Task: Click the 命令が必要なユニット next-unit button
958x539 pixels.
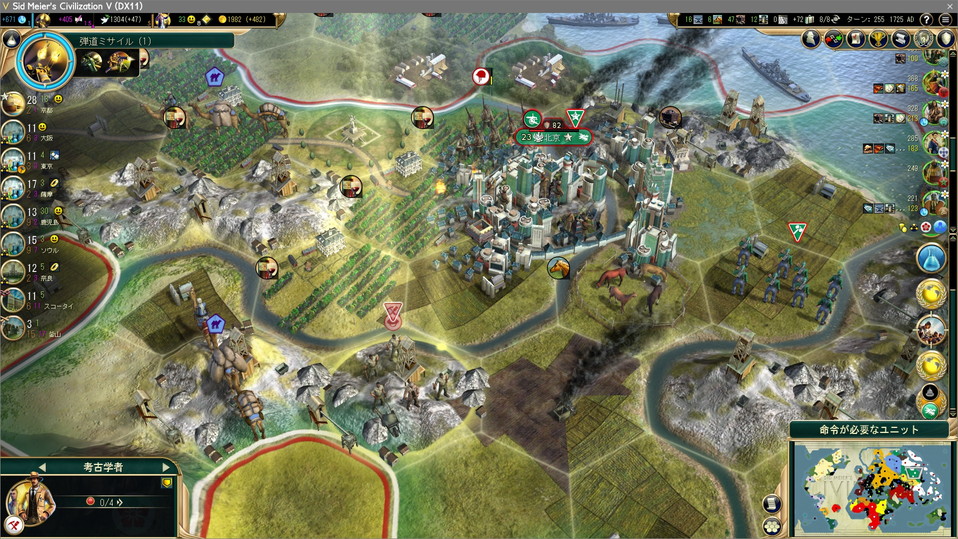Action: click(x=870, y=430)
